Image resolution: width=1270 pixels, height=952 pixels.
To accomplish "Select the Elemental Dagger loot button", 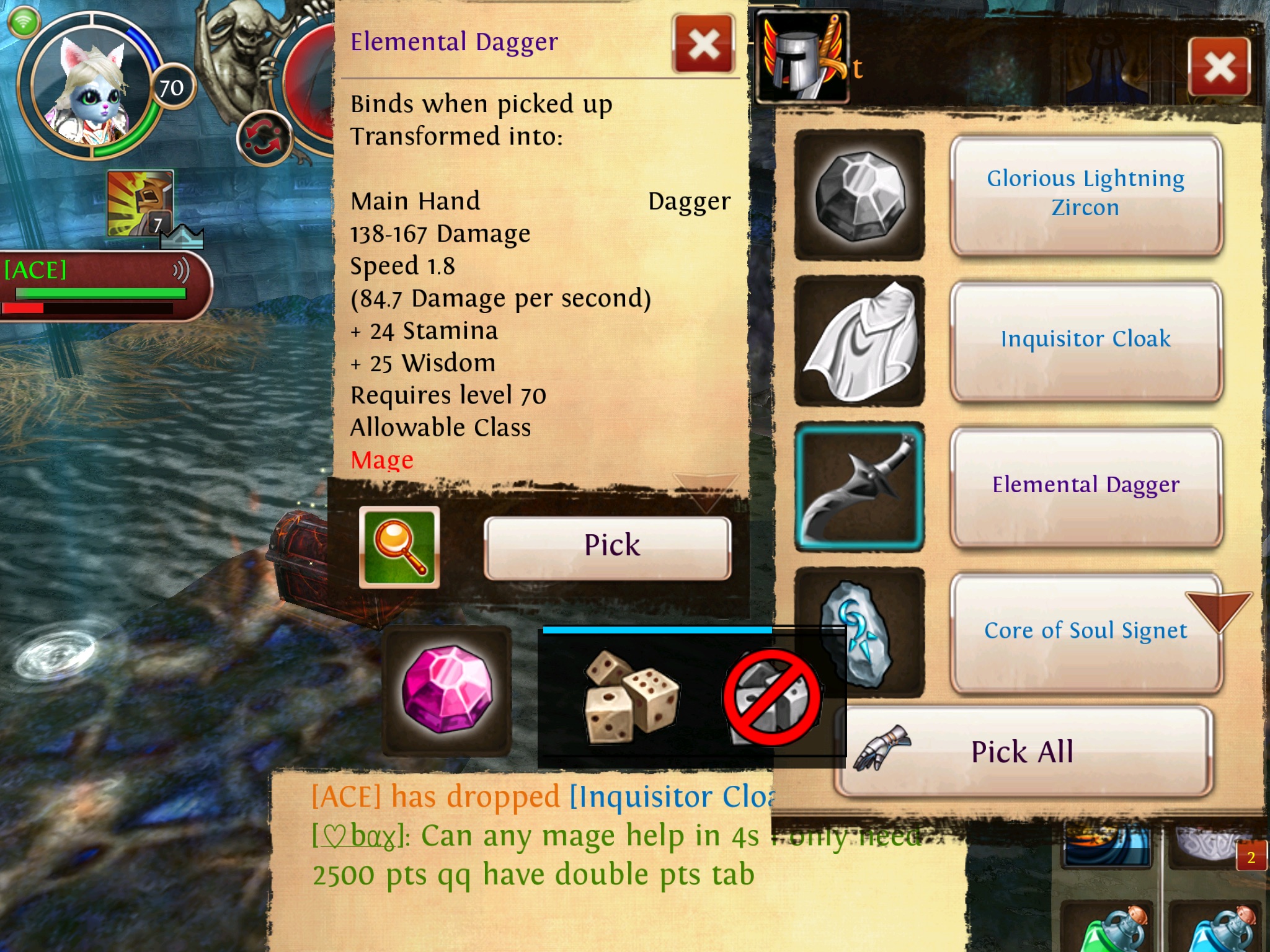I will tap(1085, 485).
